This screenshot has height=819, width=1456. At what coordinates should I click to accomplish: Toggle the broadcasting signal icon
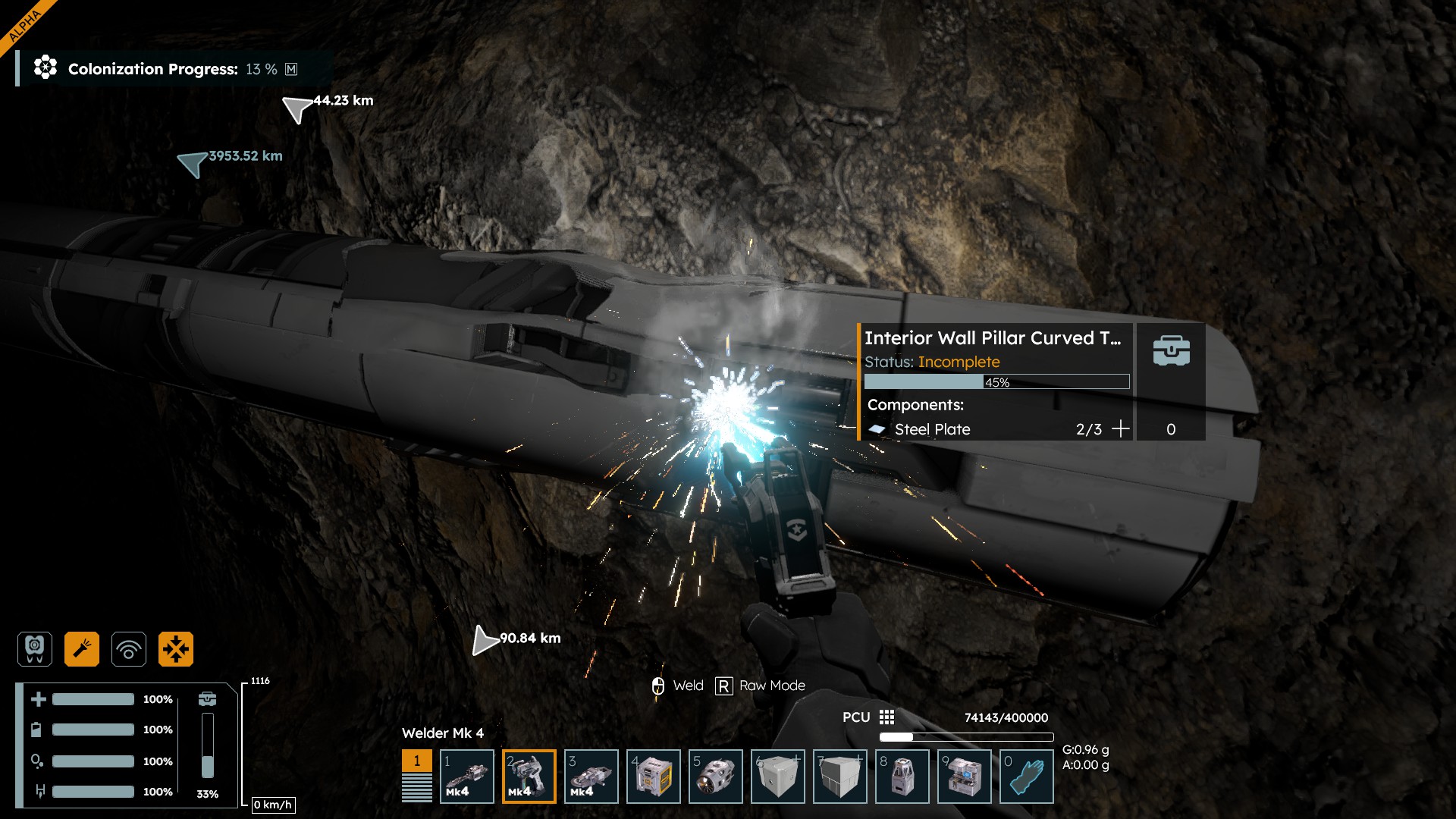[129, 649]
